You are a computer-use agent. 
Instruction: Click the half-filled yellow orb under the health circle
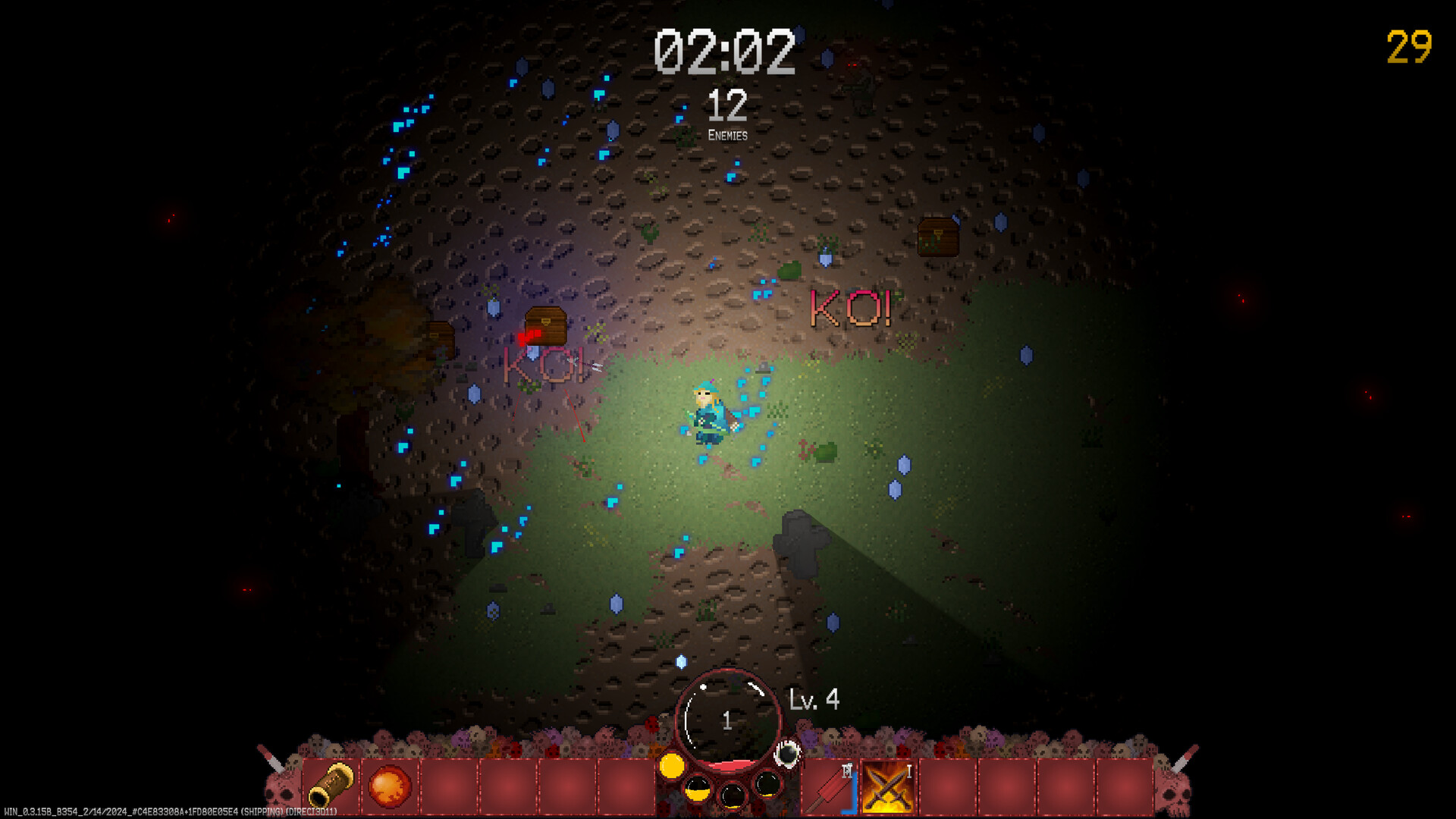click(x=698, y=789)
